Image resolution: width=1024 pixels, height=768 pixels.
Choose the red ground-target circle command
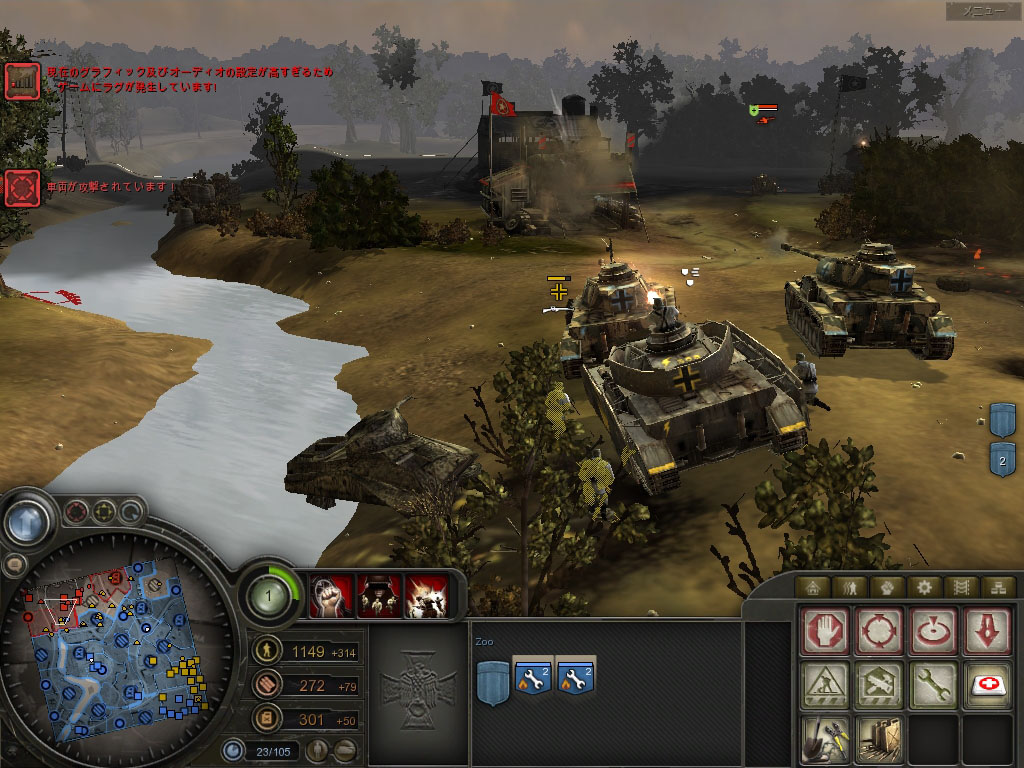[933, 632]
